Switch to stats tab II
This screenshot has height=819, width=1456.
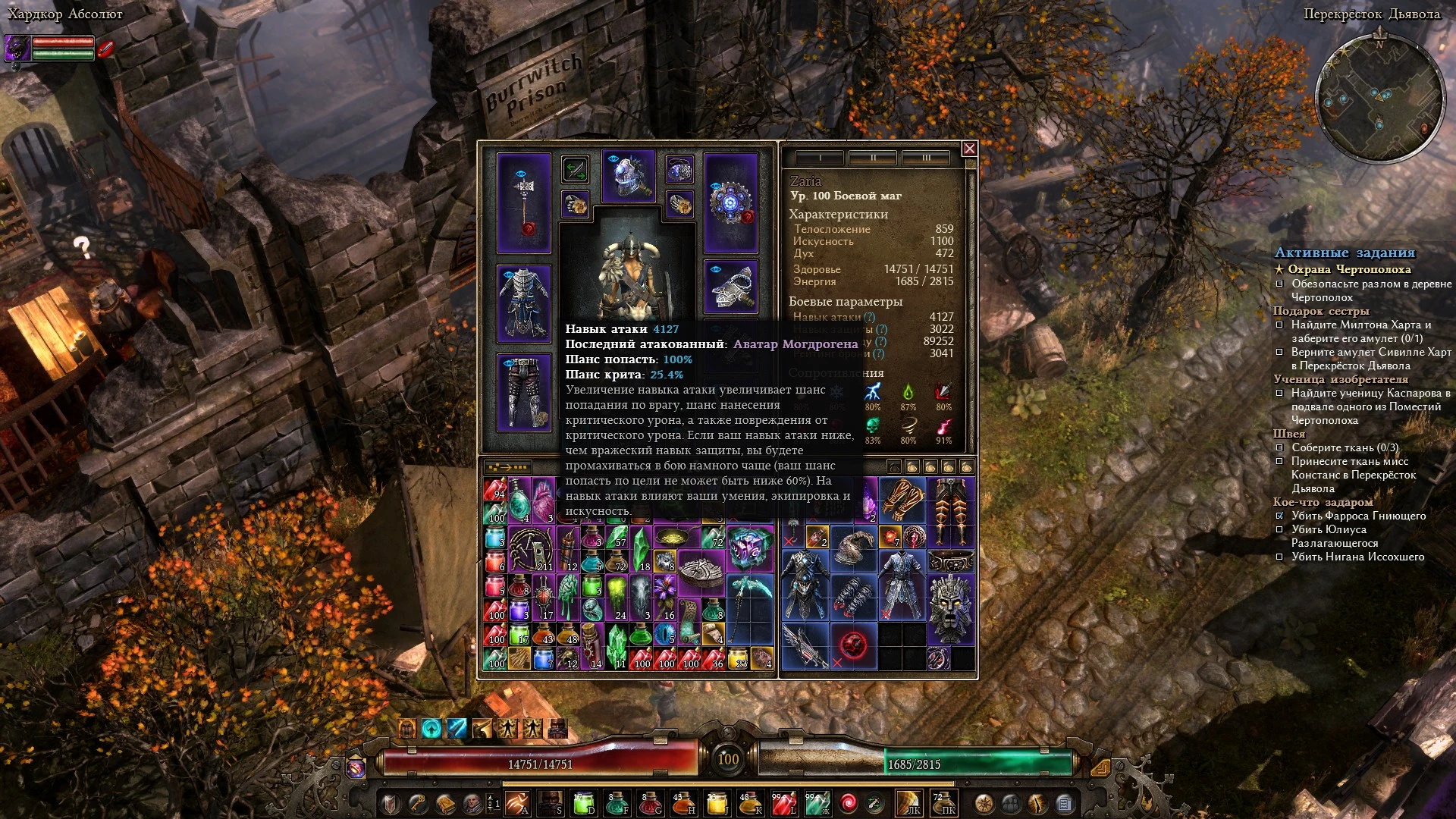click(874, 158)
